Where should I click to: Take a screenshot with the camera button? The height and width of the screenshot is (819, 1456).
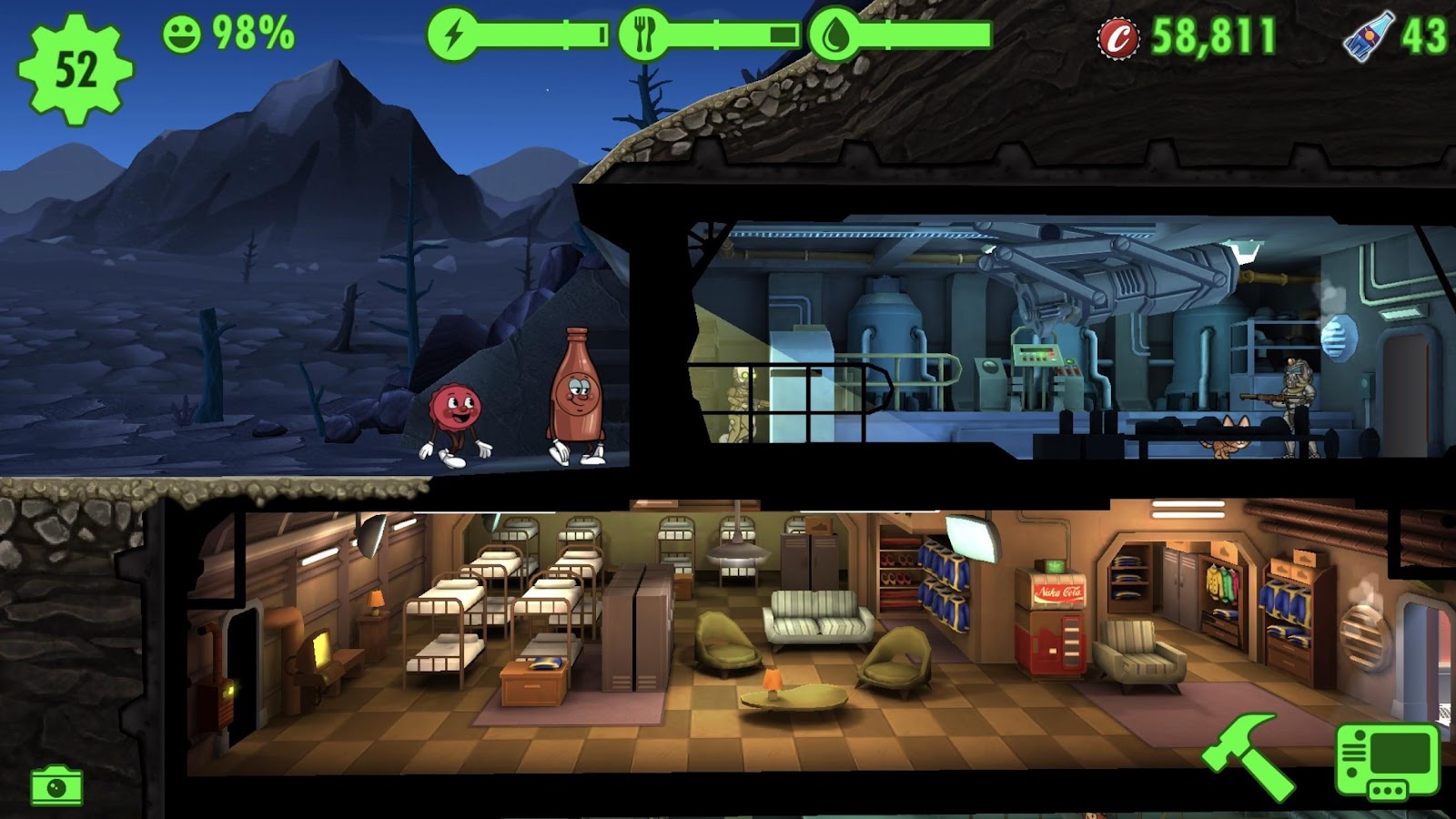click(x=56, y=785)
